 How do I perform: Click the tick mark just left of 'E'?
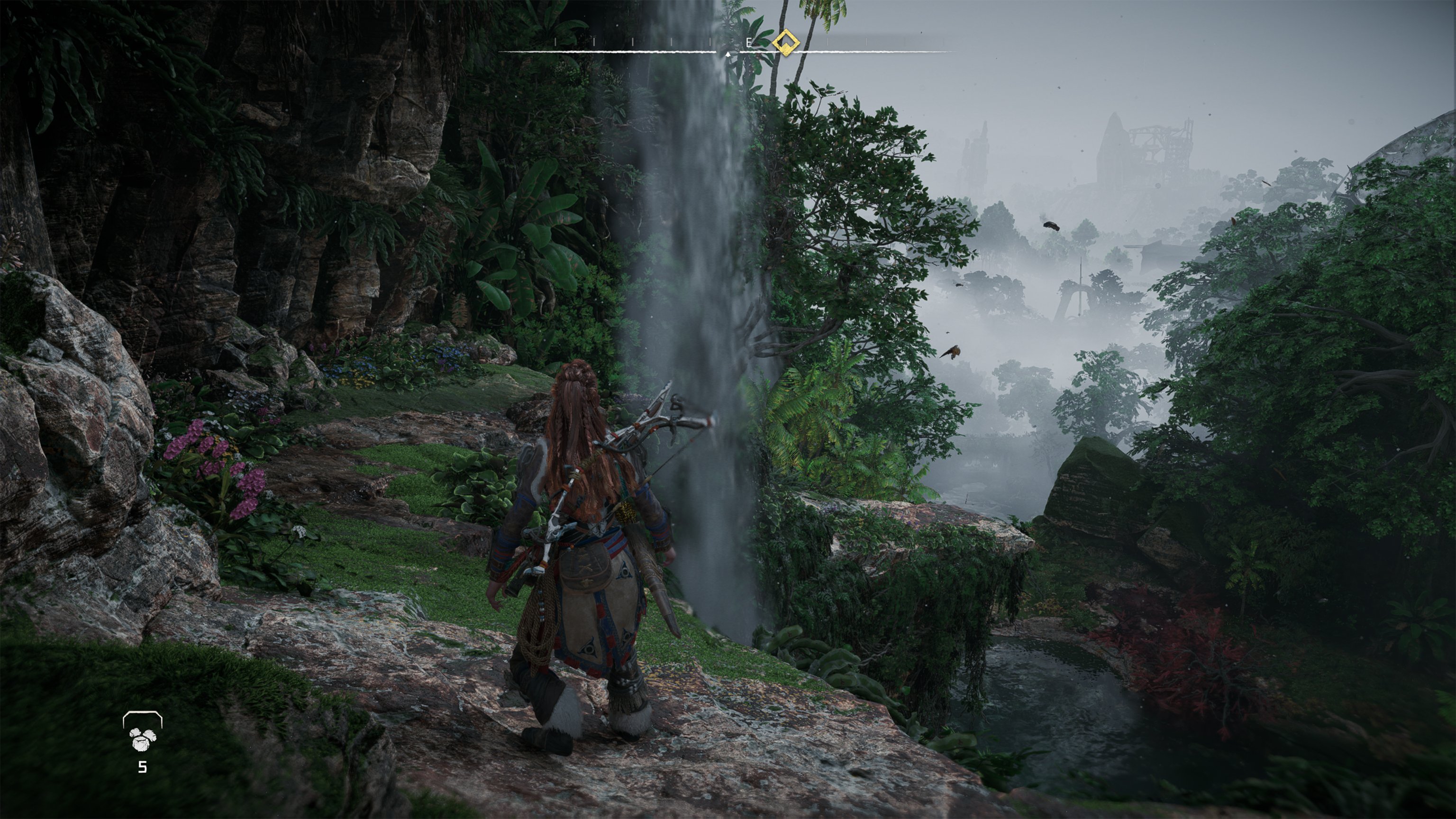(710, 41)
